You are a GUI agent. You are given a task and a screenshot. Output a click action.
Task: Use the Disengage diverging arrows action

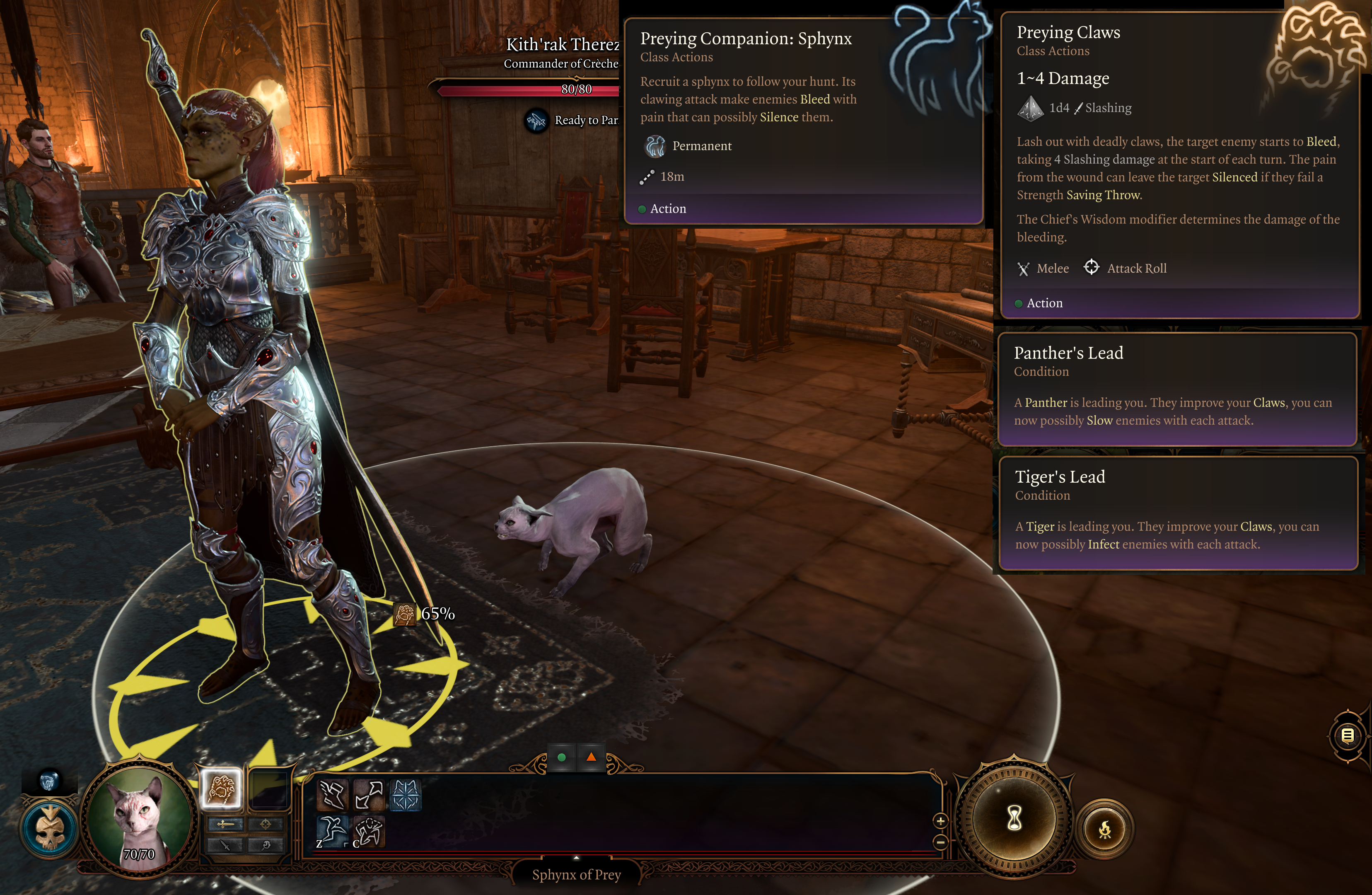(369, 795)
